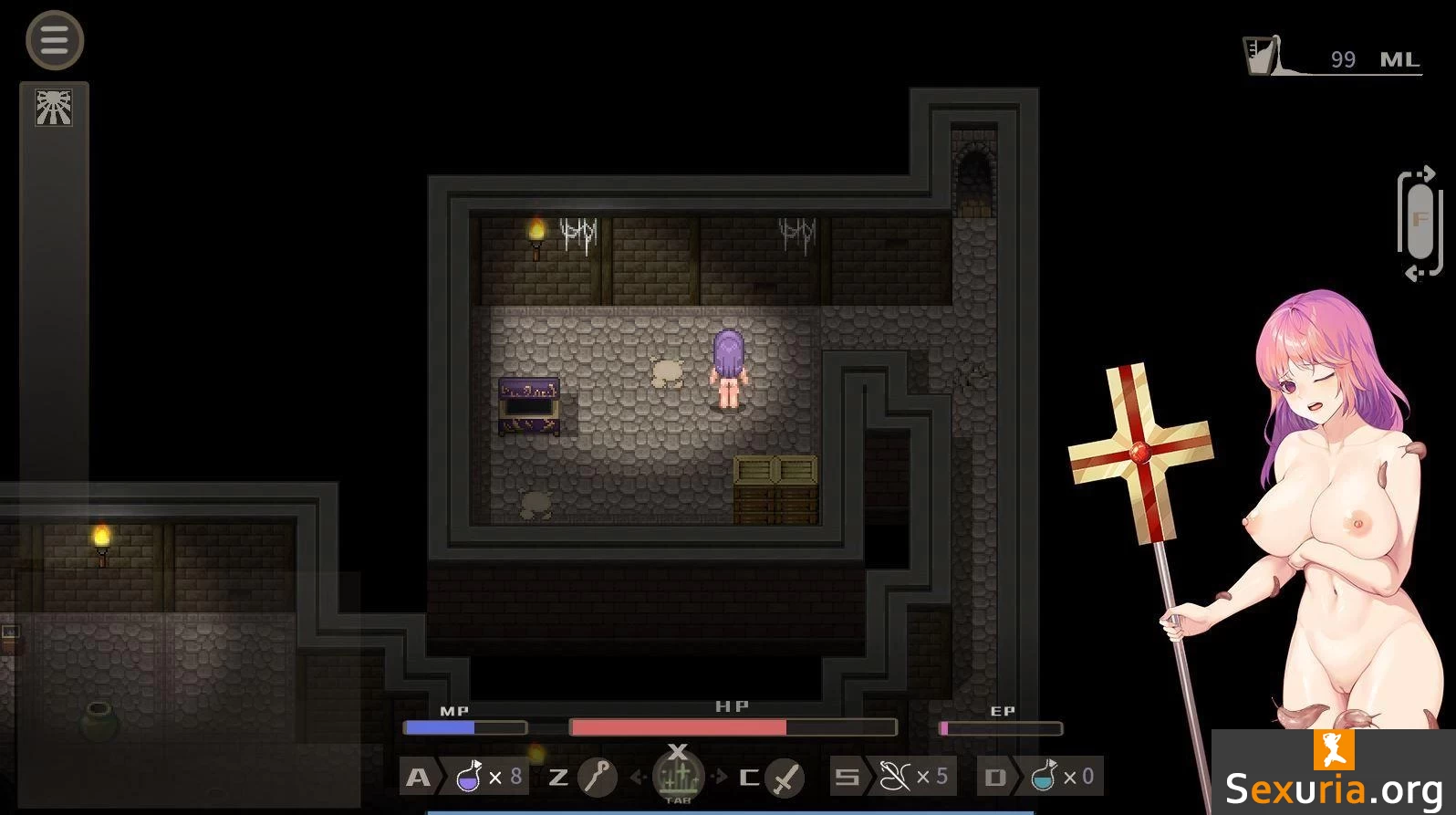The height and width of the screenshot is (815, 1456).
Task: Use the wing item slot
Action: [x=894, y=777]
